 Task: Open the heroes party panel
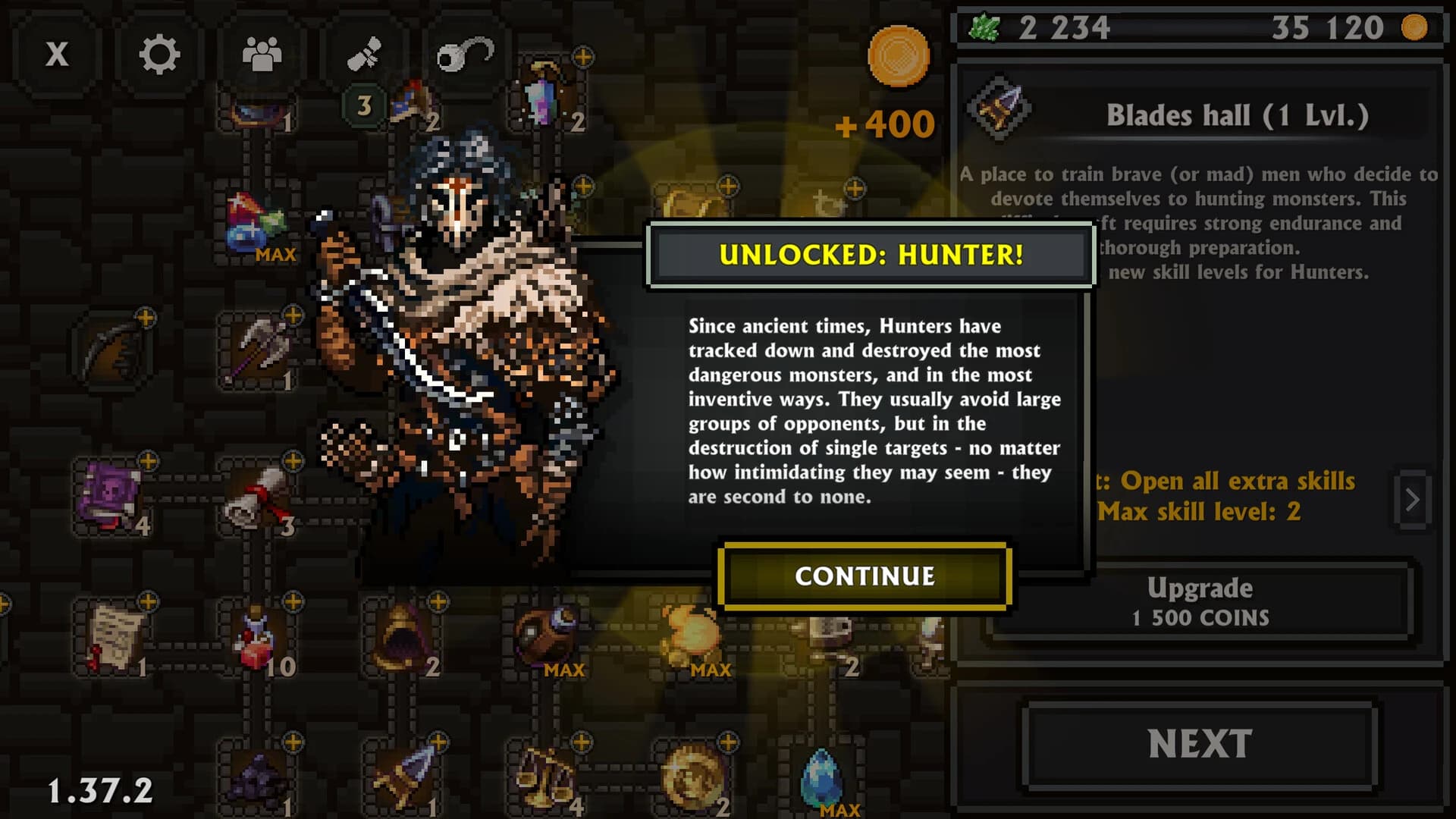[262, 53]
